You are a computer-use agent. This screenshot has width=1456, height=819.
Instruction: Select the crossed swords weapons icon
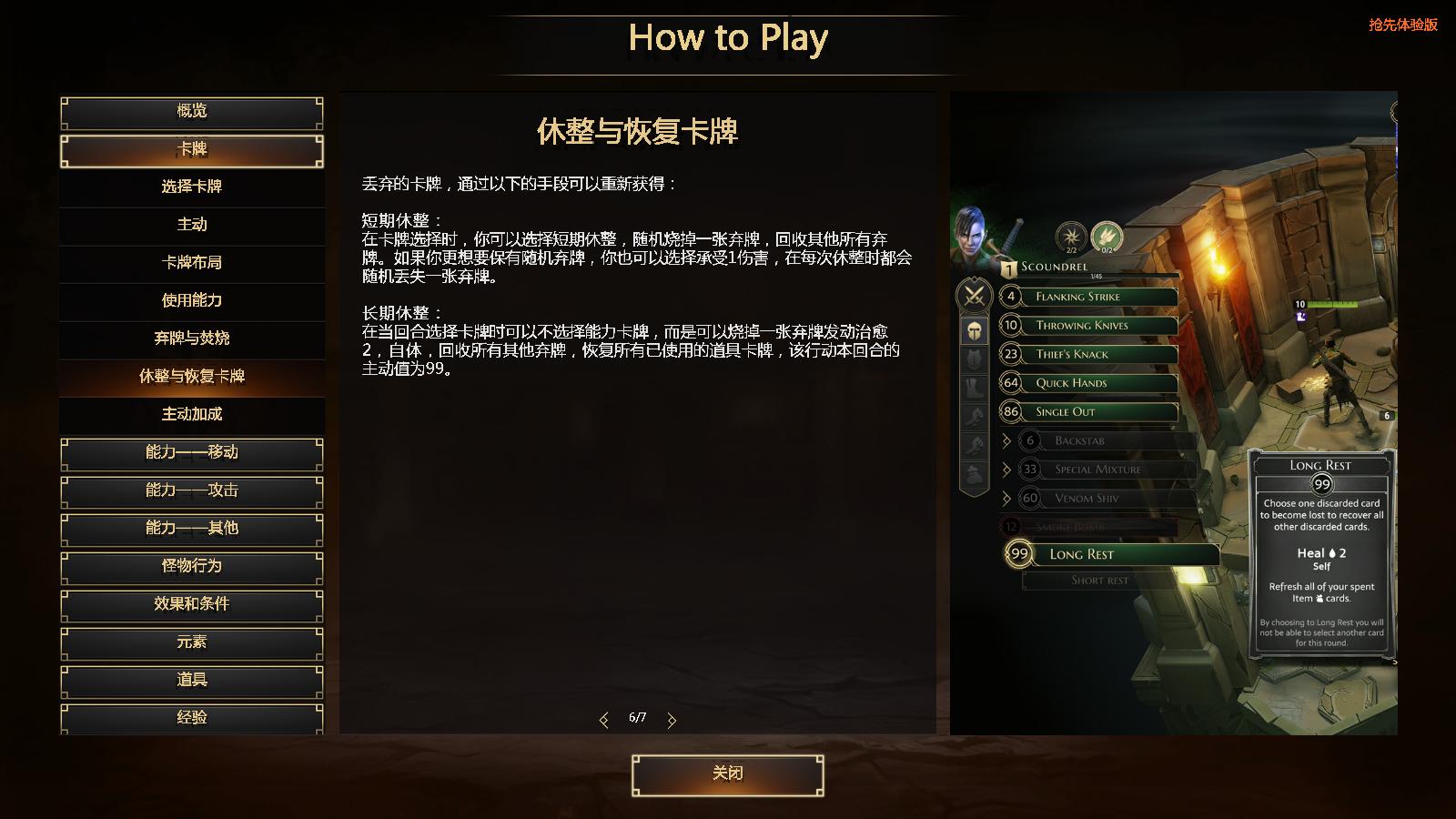point(973,297)
